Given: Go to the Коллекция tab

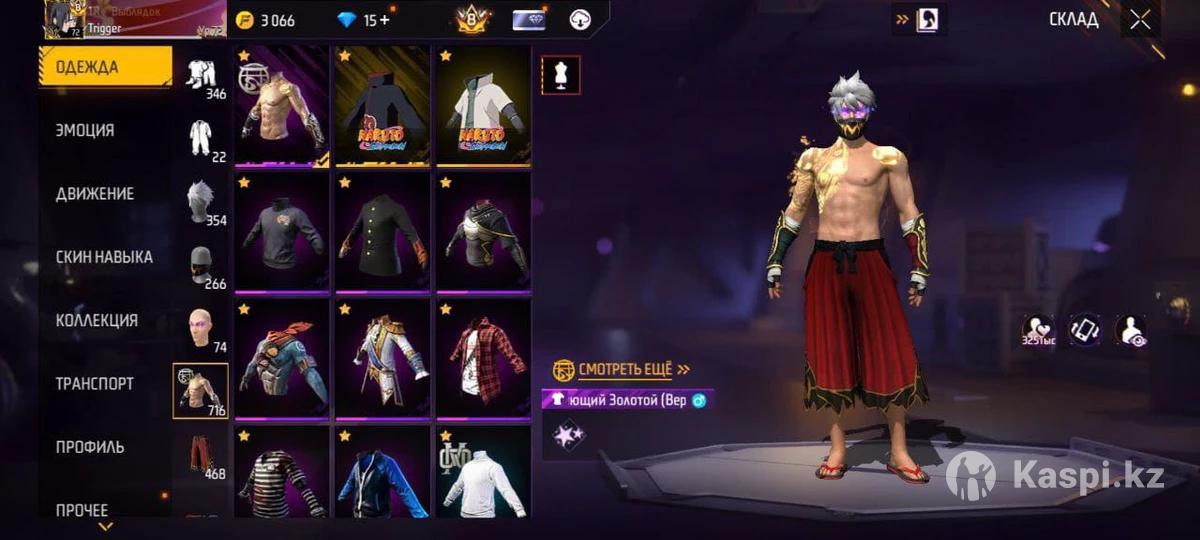Looking at the screenshot, I should [97, 320].
